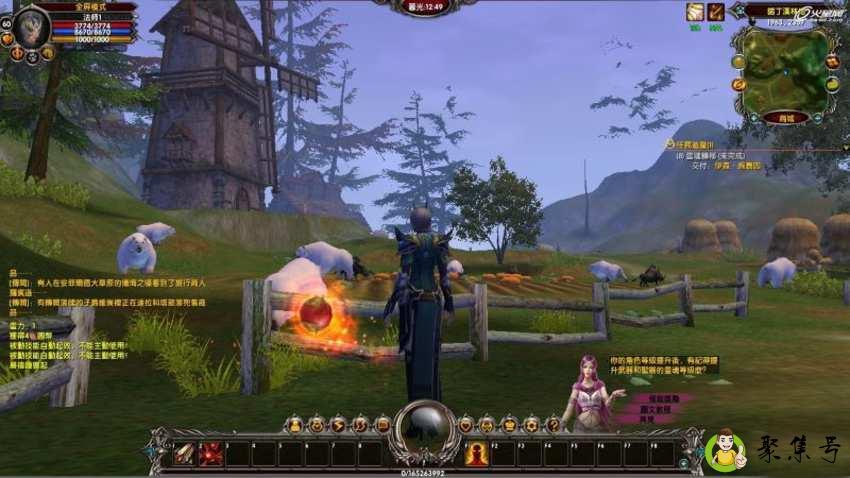
Task: Use the glowing red figure skill slot
Action: point(477,454)
